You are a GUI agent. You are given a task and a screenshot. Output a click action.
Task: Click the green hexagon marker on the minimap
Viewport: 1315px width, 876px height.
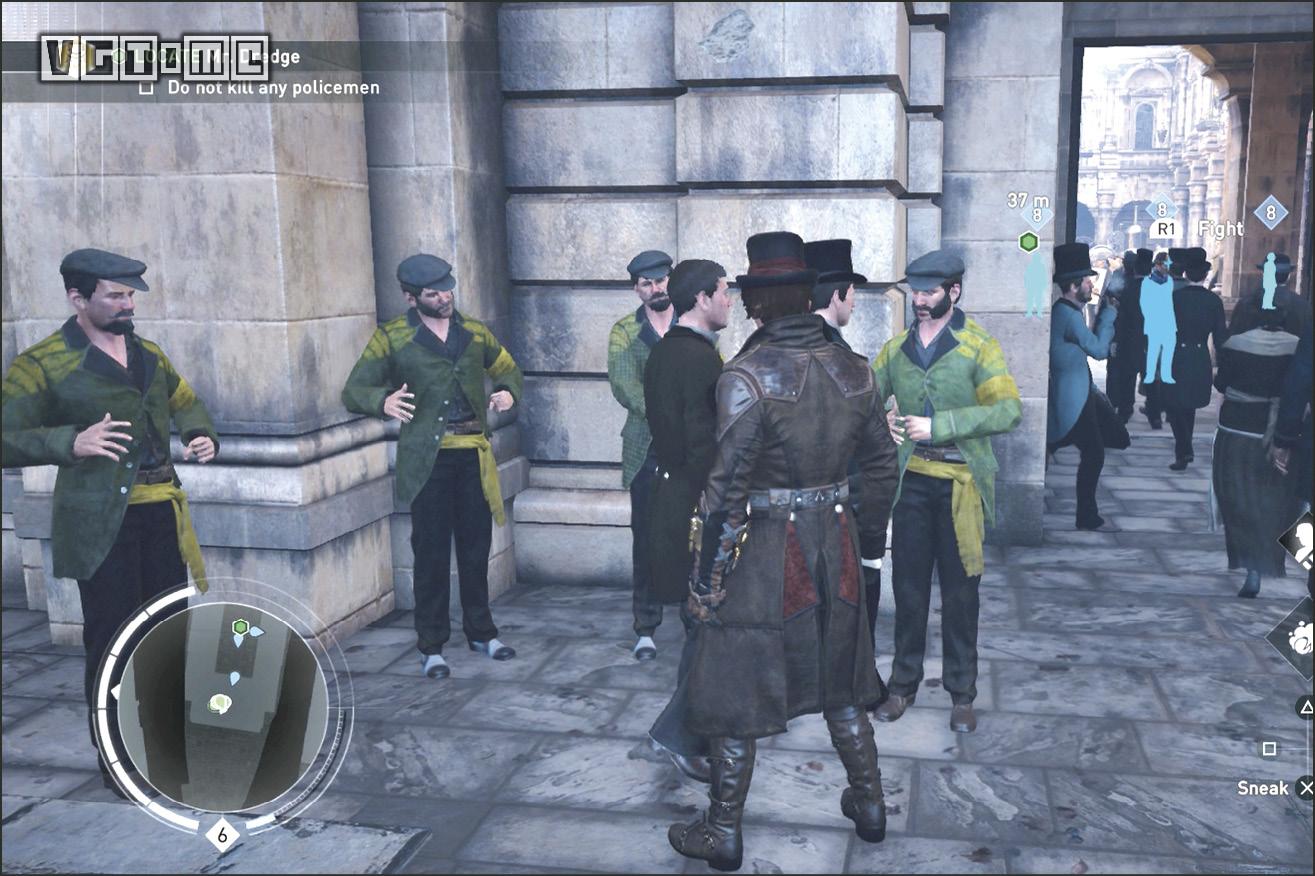pyautogui.click(x=240, y=627)
